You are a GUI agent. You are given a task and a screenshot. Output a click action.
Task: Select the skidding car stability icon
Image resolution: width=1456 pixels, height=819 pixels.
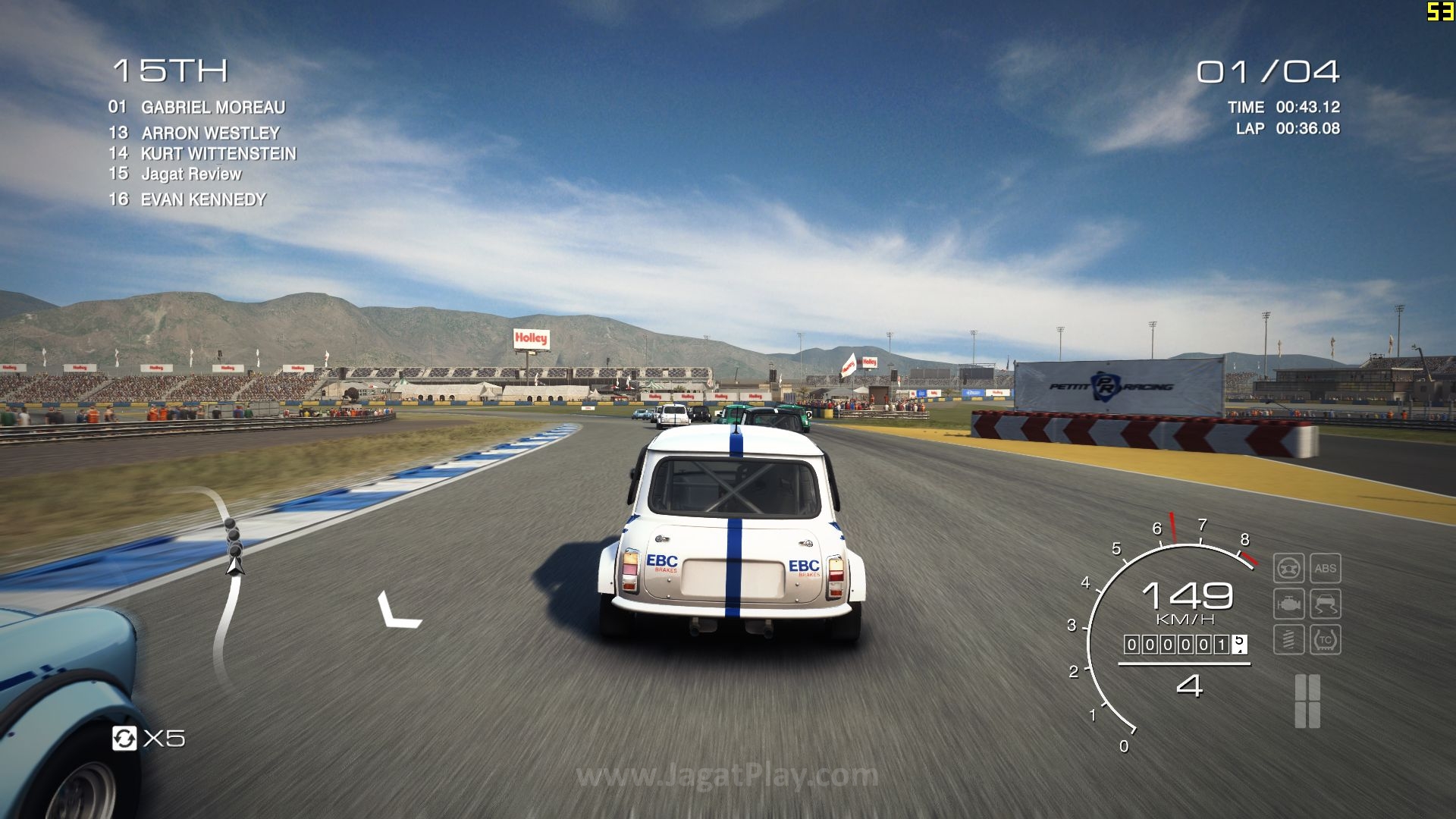pyautogui.click(x=1325, y=604)
